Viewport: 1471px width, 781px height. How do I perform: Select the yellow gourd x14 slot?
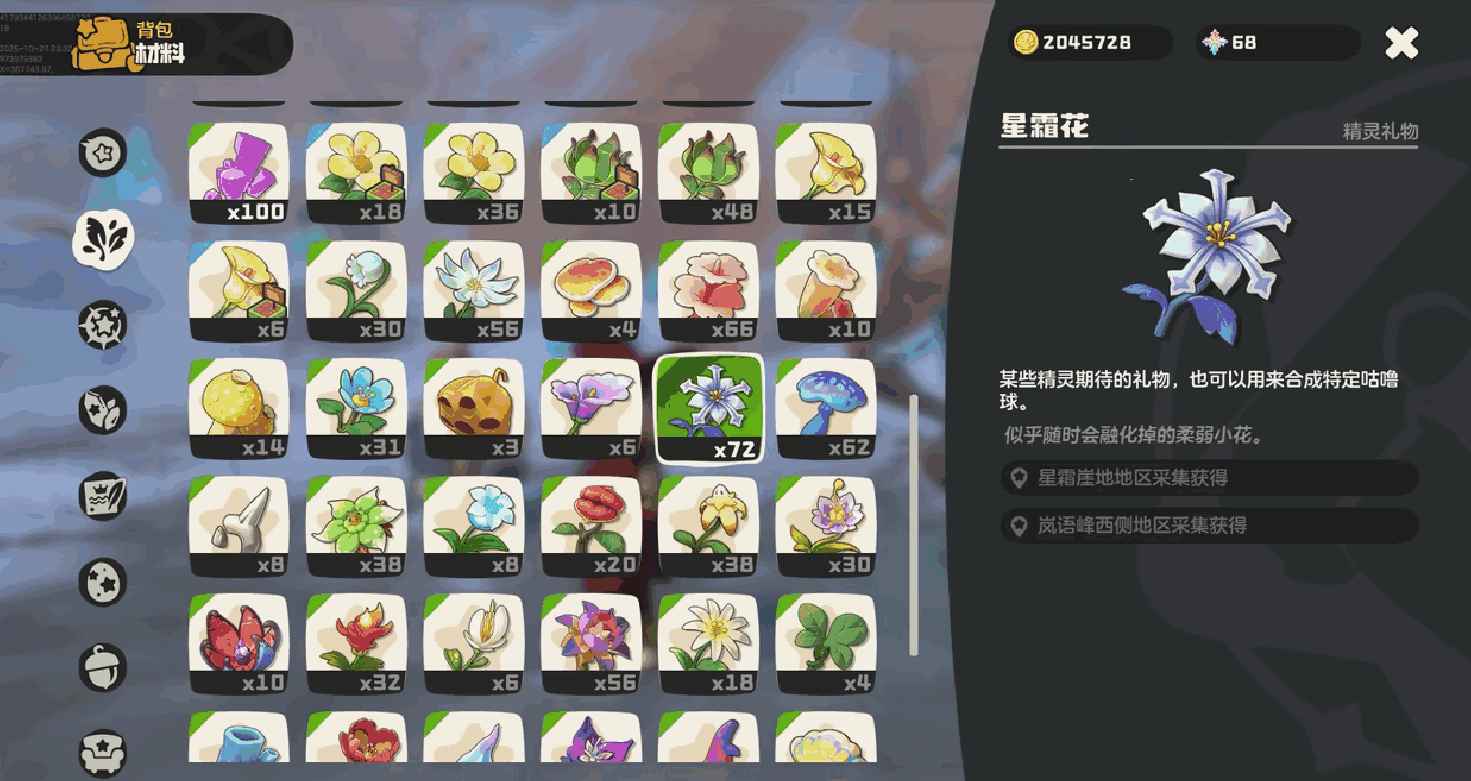(238, 409)
